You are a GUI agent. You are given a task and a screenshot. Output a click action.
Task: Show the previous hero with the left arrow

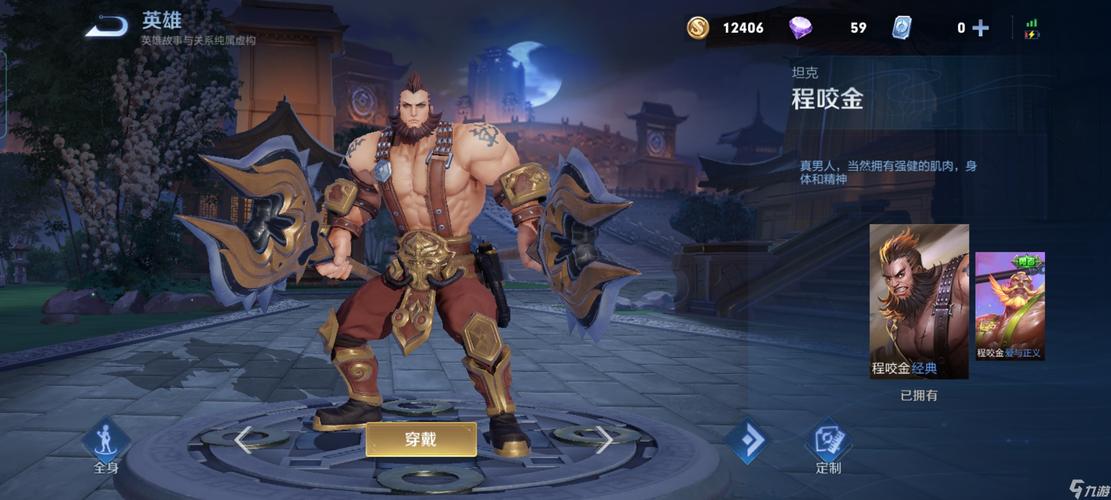[x=241, y=438]
